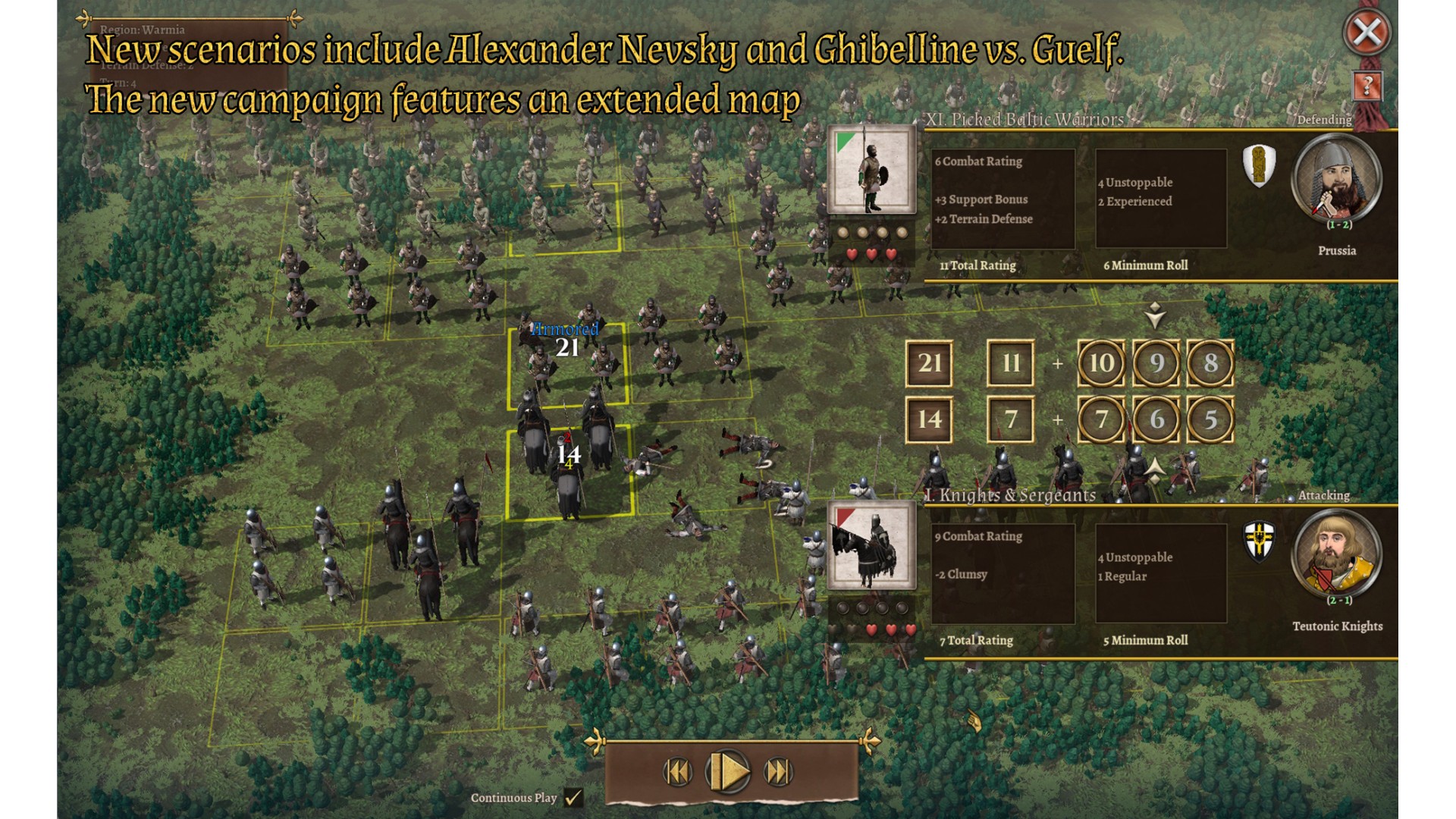Open the help question mark button
This screenshot has height=819, width=1456.
1367,86
